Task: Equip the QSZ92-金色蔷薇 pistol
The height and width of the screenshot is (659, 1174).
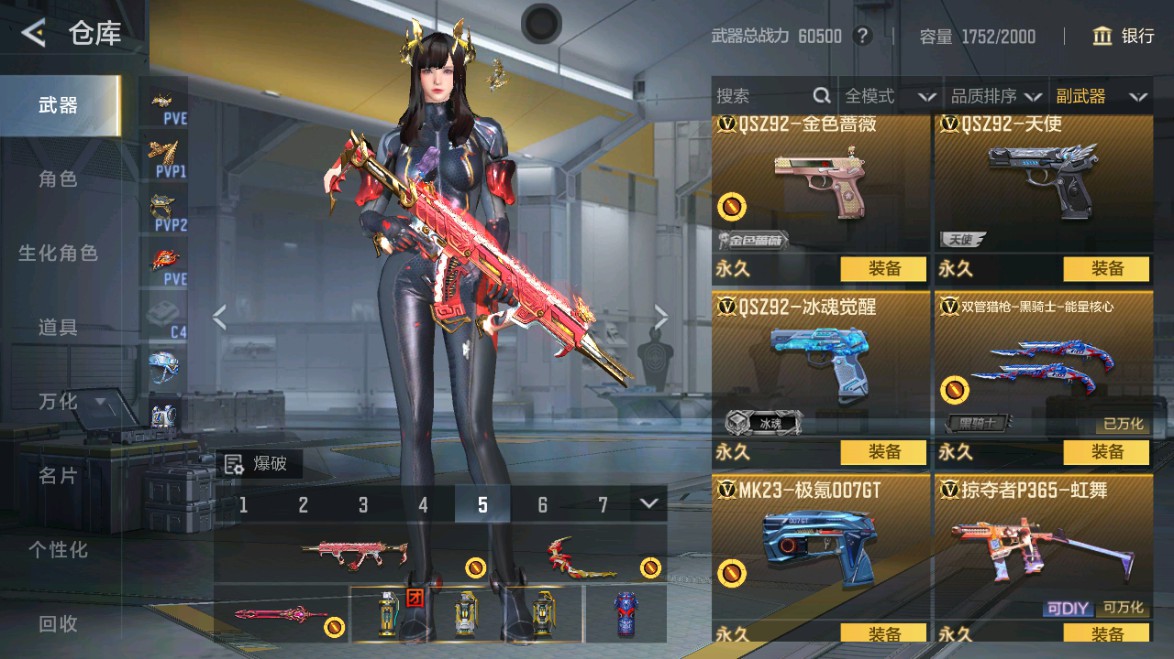Action: pyautogui.click(x=884, y=268)
